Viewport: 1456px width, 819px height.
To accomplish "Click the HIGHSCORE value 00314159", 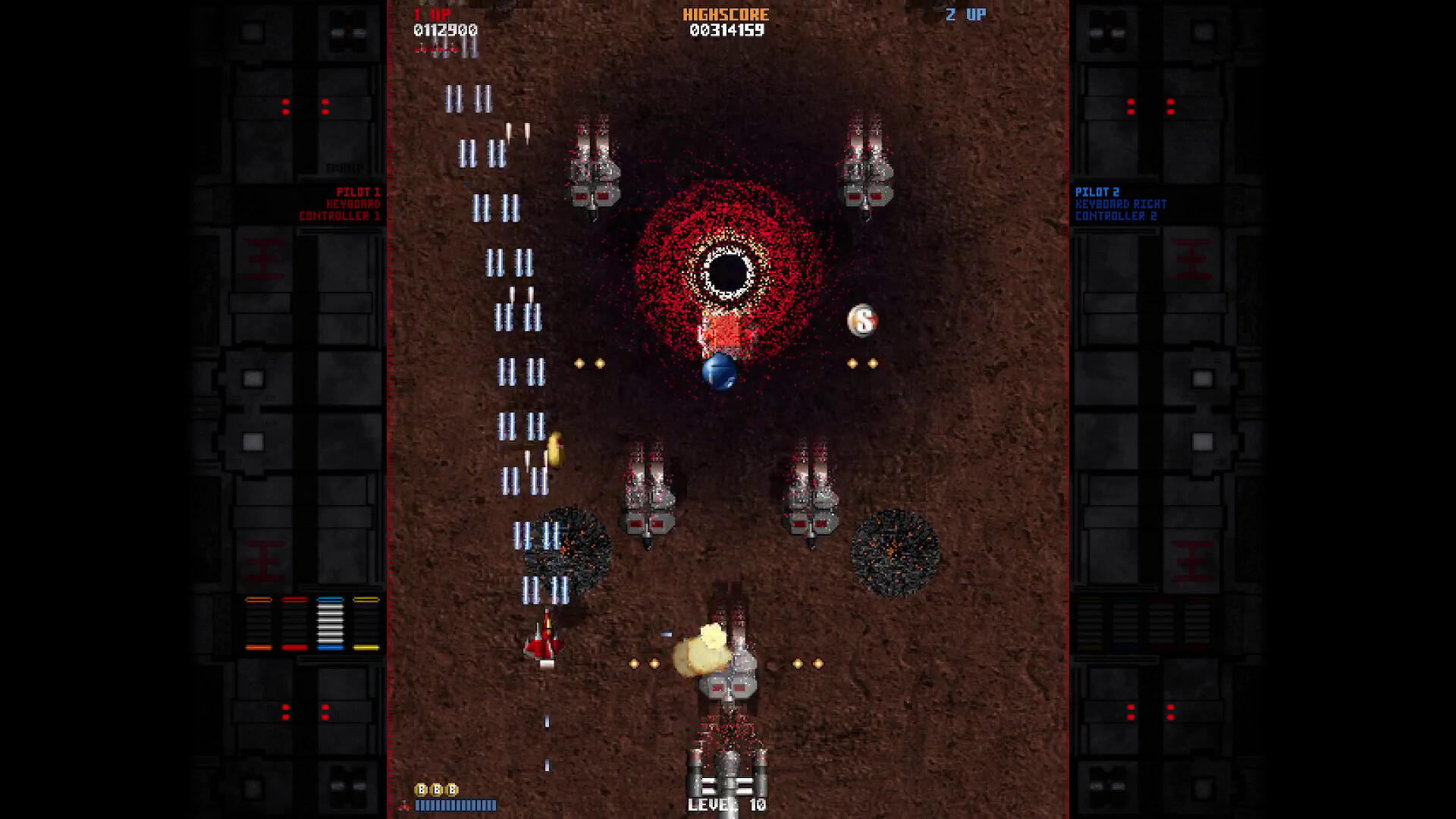I will click(x=726, y=31).
